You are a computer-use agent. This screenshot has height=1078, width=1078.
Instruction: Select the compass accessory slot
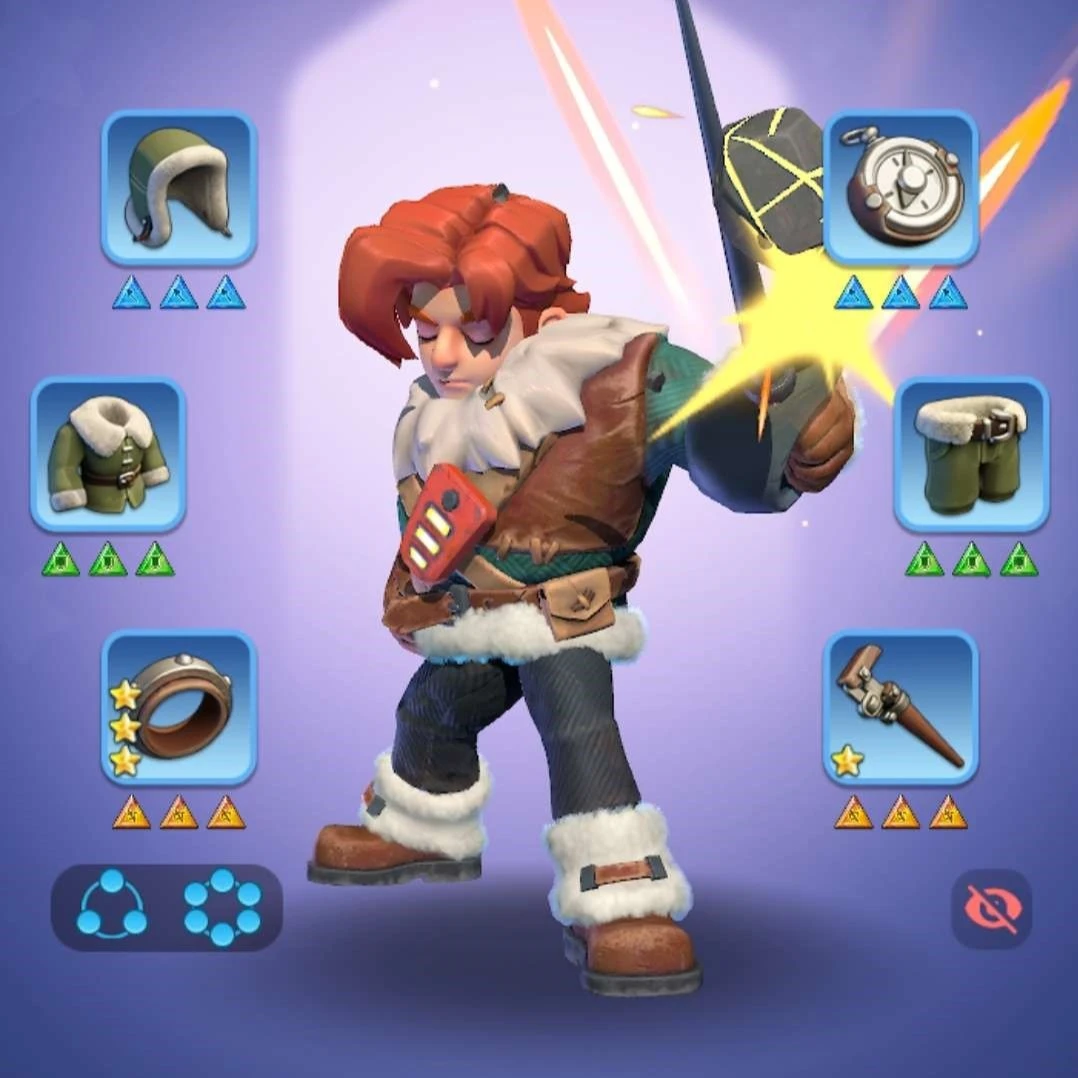coord(900,188)
